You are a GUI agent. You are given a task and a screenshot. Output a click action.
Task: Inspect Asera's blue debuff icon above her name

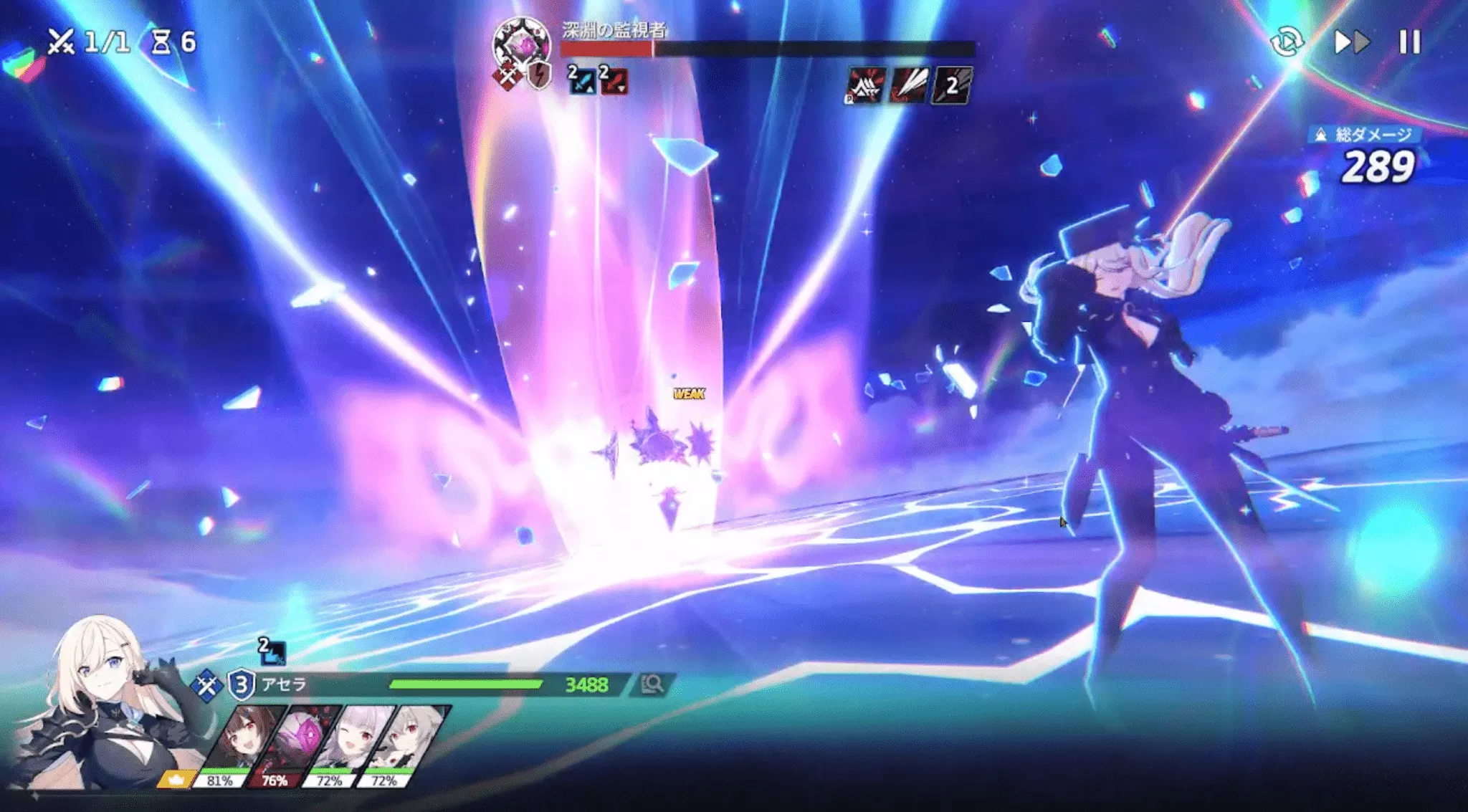click(x=272, y=651)
